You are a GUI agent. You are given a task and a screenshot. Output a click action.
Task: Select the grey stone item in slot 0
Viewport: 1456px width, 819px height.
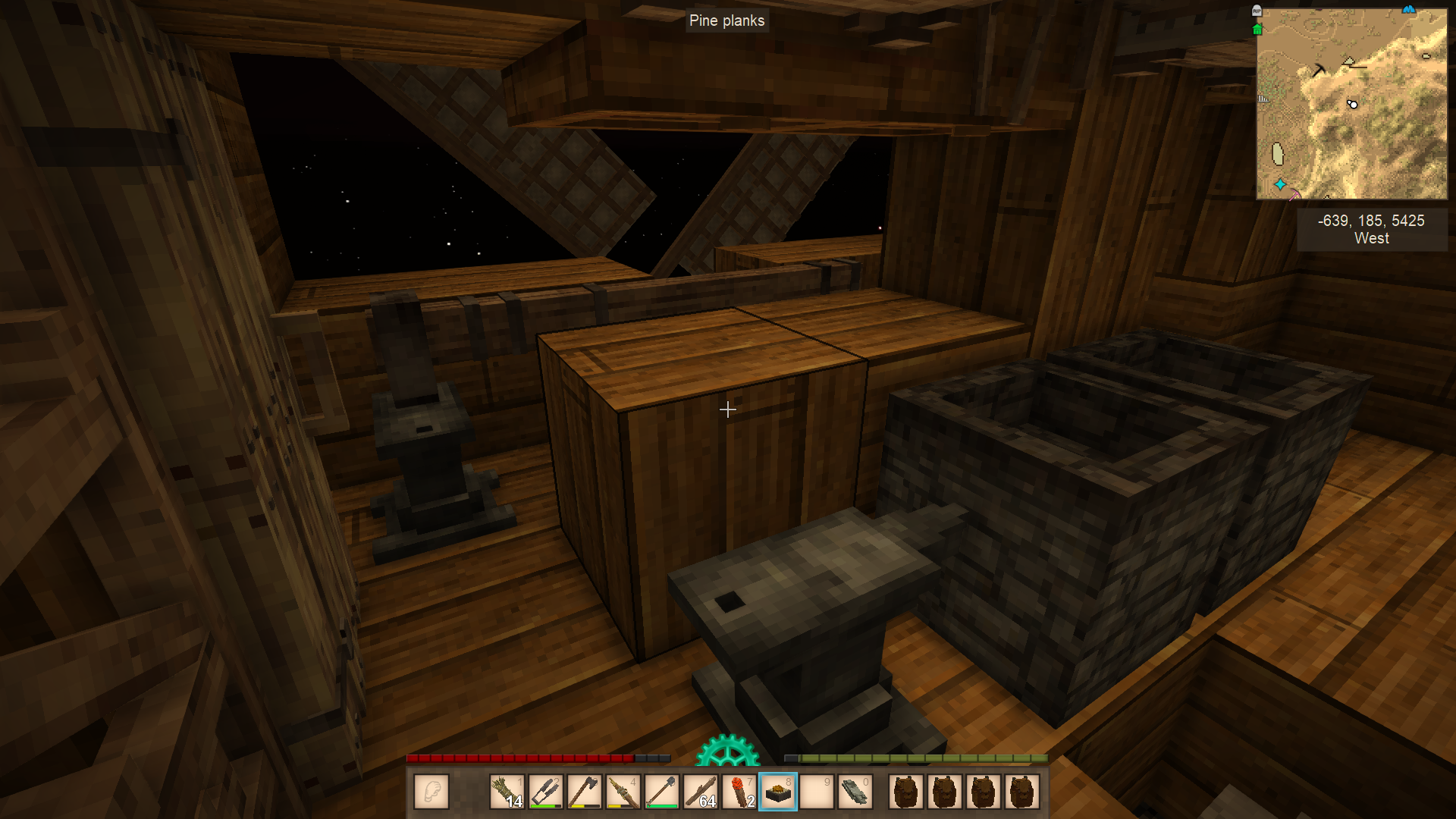855,792
